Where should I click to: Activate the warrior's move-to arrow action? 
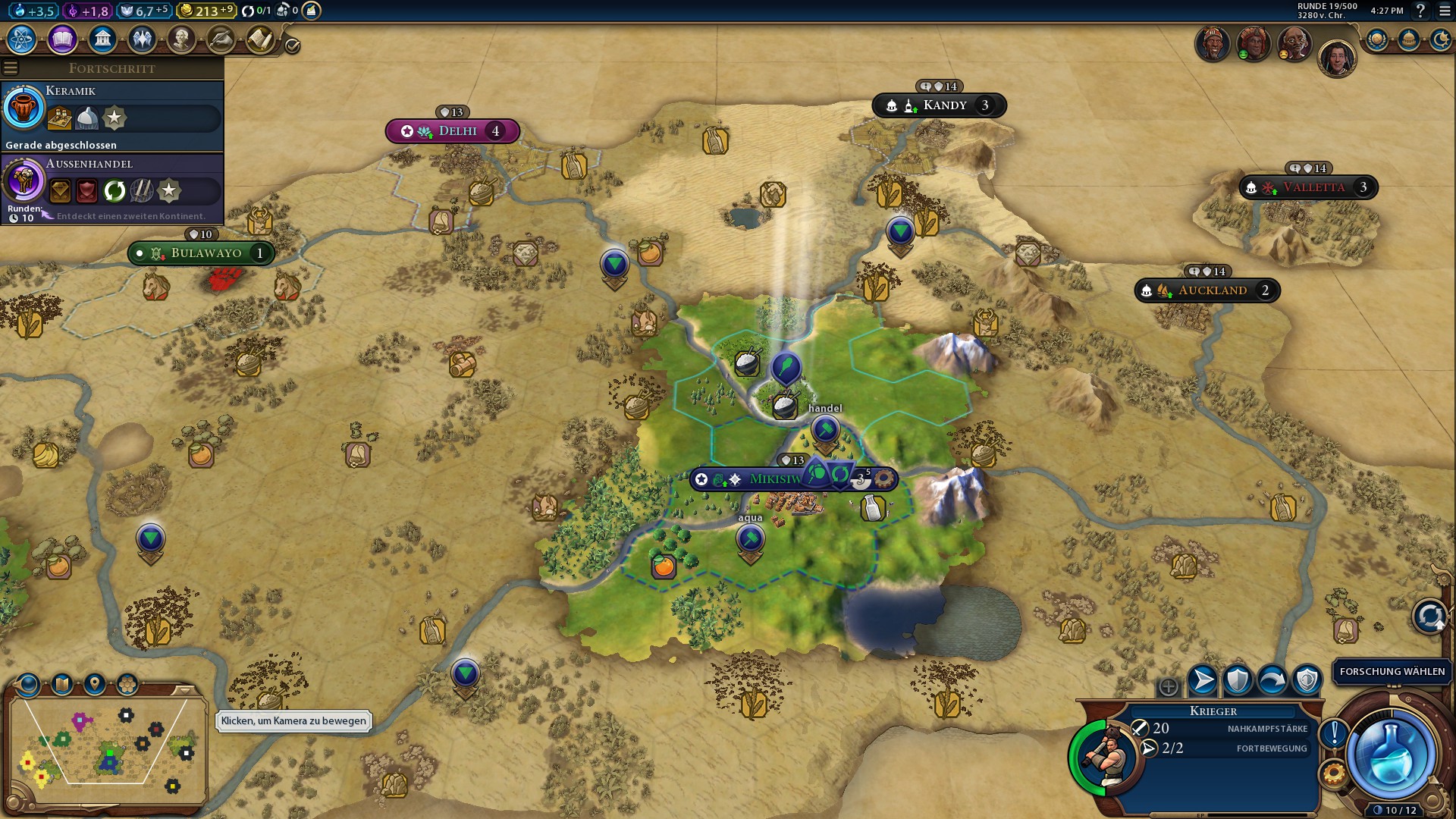[1203, 680]
